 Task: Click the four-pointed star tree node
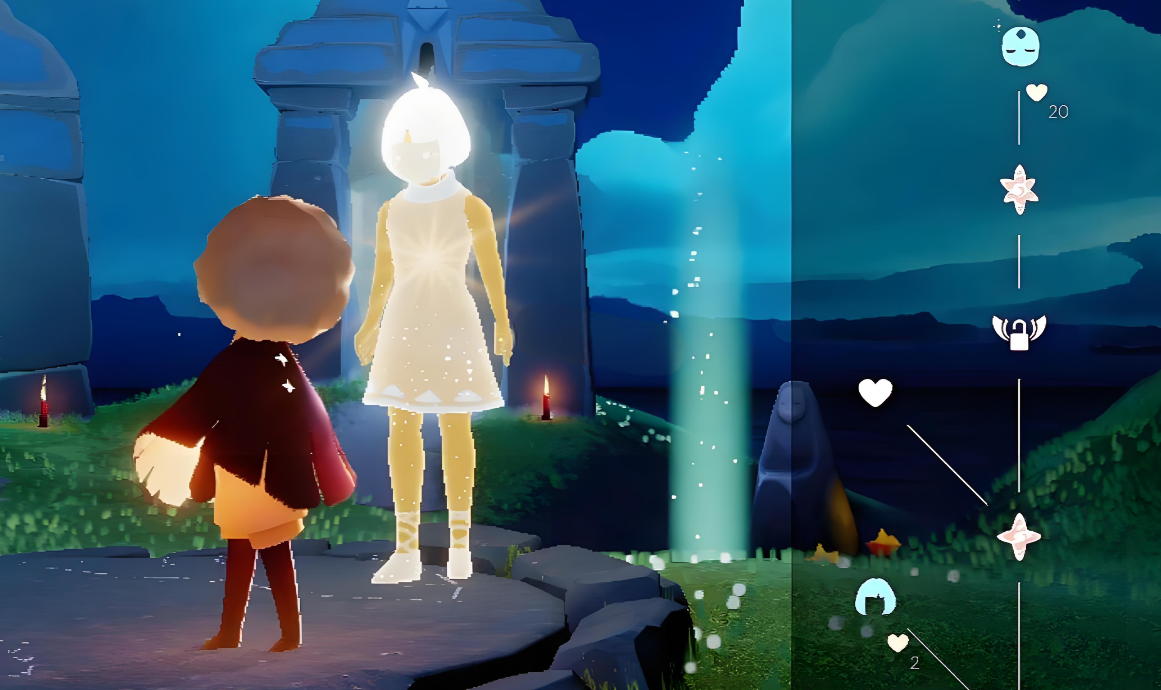(1019, 537)
